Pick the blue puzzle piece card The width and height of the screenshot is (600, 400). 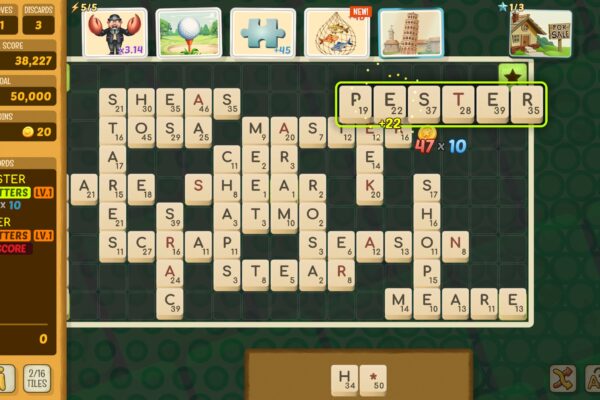[x=263, y=33]
